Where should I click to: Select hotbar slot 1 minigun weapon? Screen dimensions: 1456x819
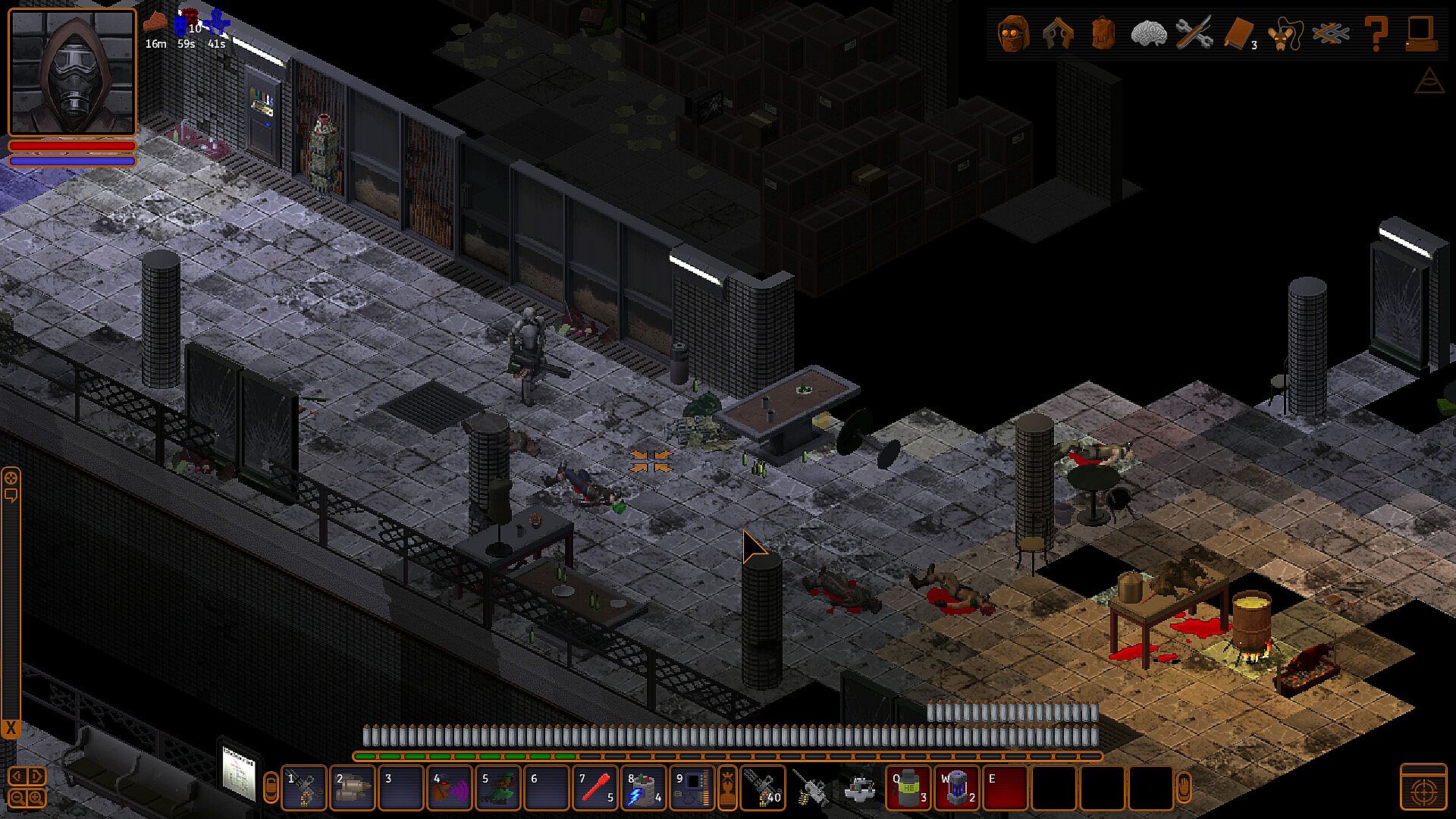click(x=304, y=788)
